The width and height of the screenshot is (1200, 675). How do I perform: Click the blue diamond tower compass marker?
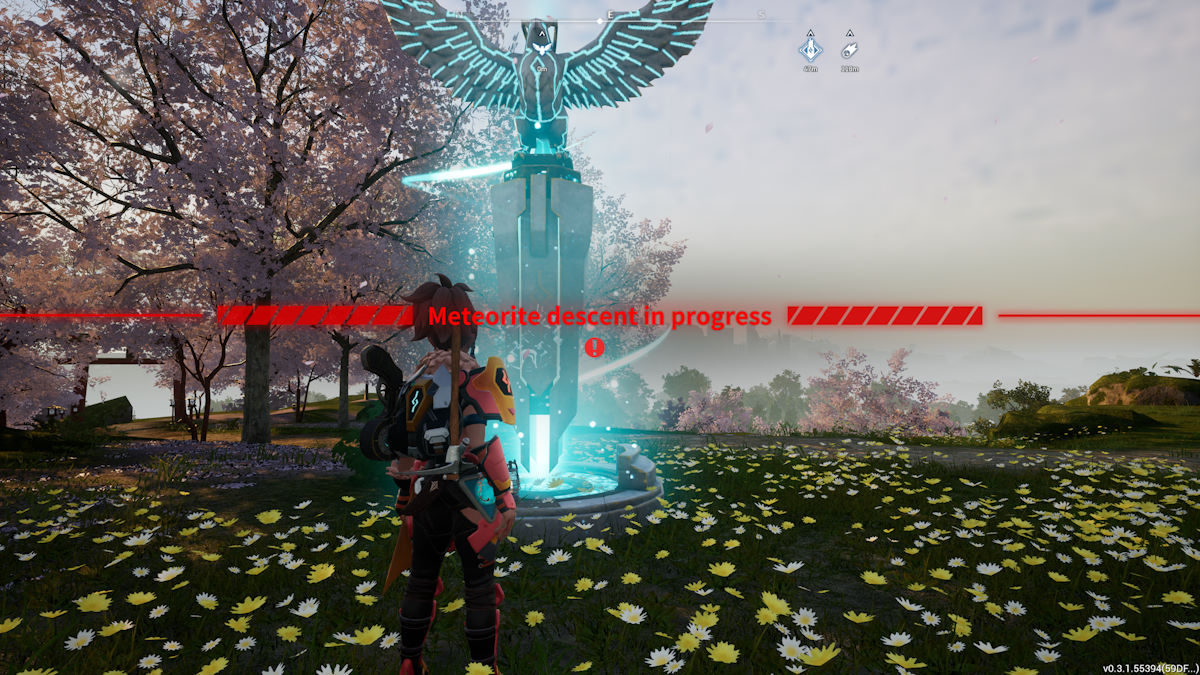pos(809,48)
